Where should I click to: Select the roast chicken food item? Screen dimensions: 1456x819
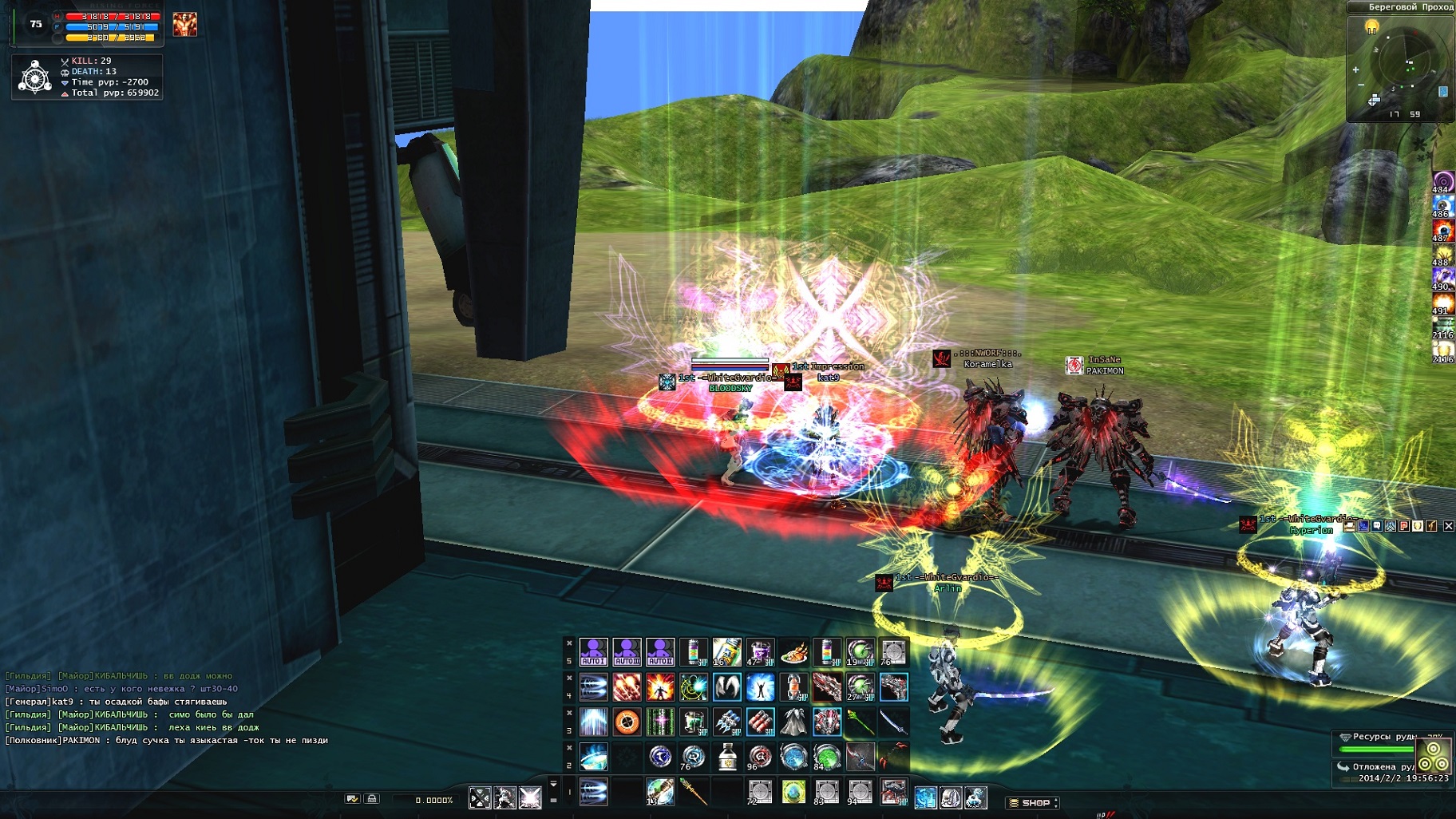793,652
